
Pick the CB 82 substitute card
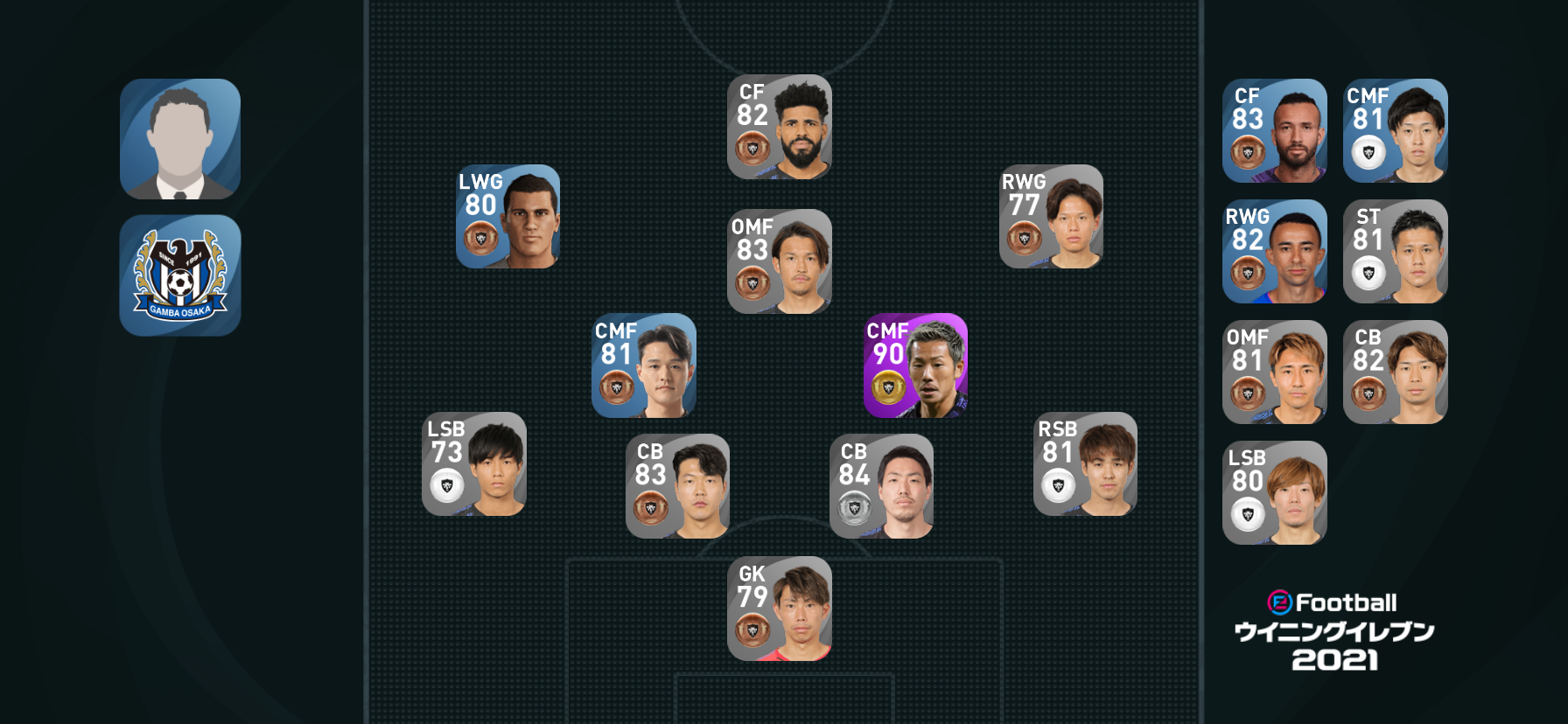click(x=1395, y=372)
